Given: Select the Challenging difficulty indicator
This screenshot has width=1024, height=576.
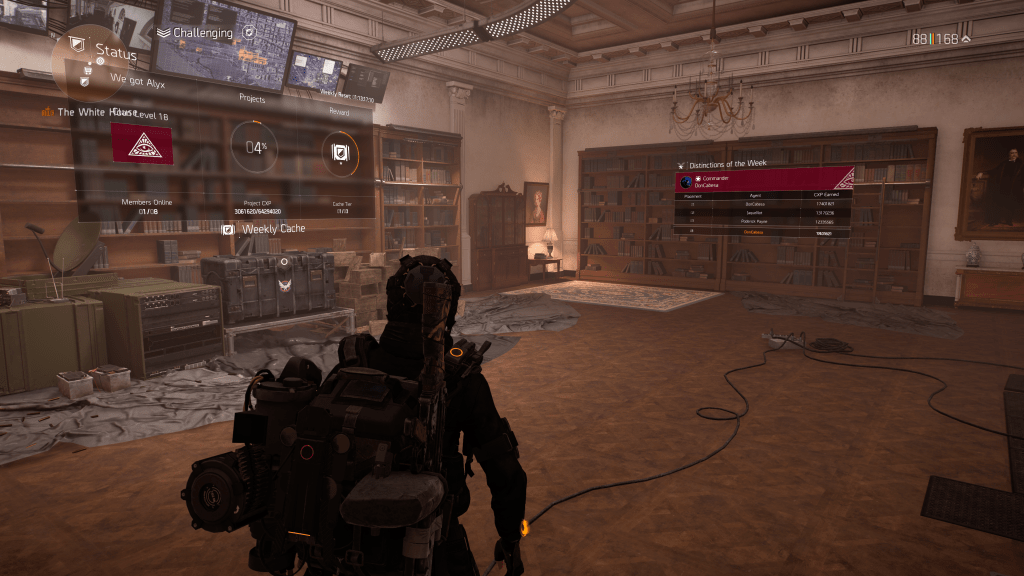Looking at the screenshot, I should click(202, 33).
